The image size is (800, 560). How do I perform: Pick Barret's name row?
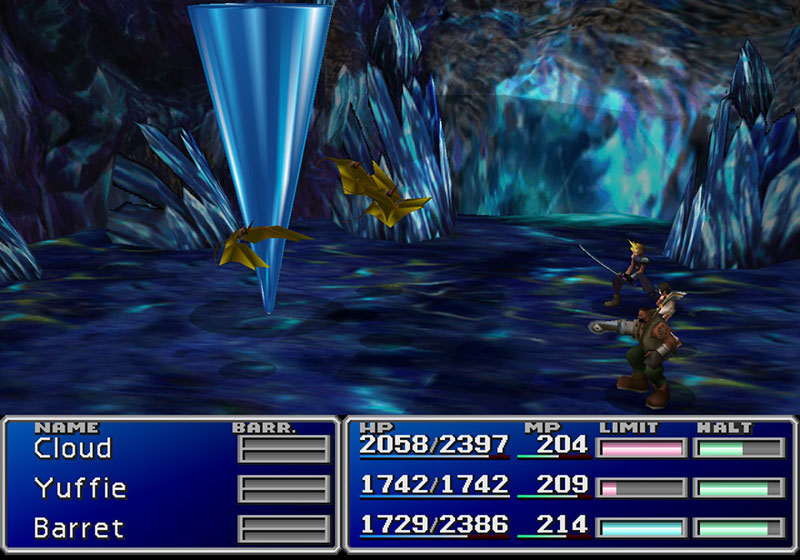point(79,526)
